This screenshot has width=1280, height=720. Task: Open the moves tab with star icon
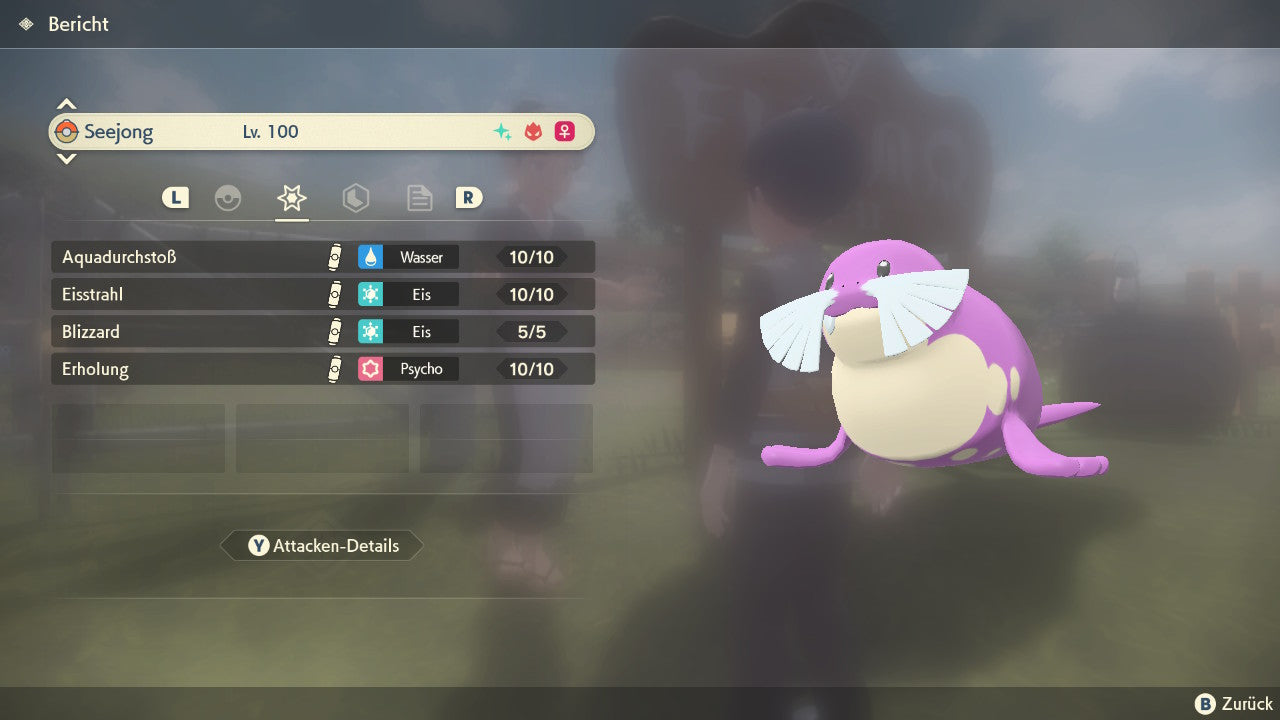(292, 198)
